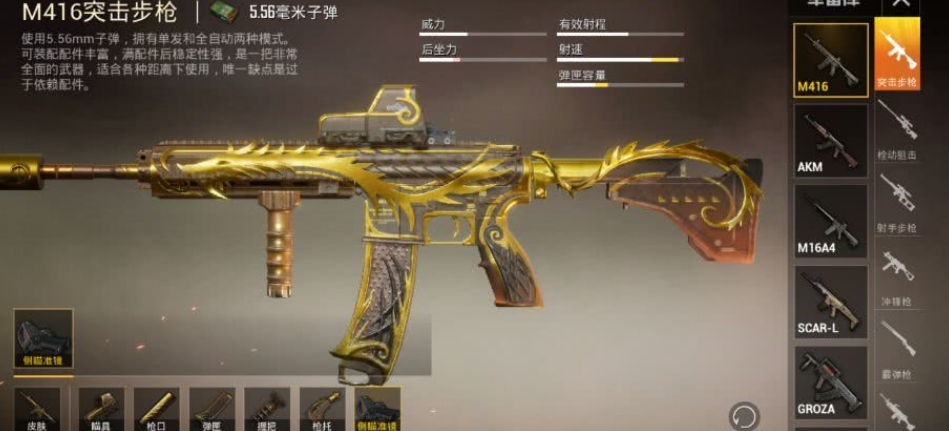Pick the SCAR-L weapon tile

[830, 302]
